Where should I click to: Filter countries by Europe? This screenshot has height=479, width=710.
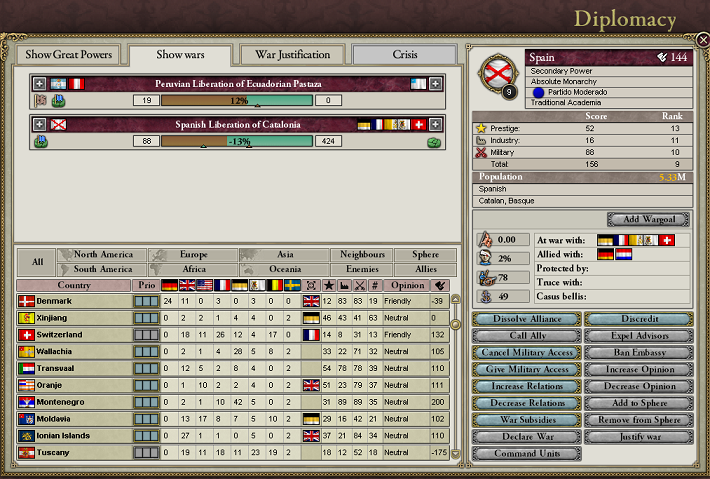point(194,255)
